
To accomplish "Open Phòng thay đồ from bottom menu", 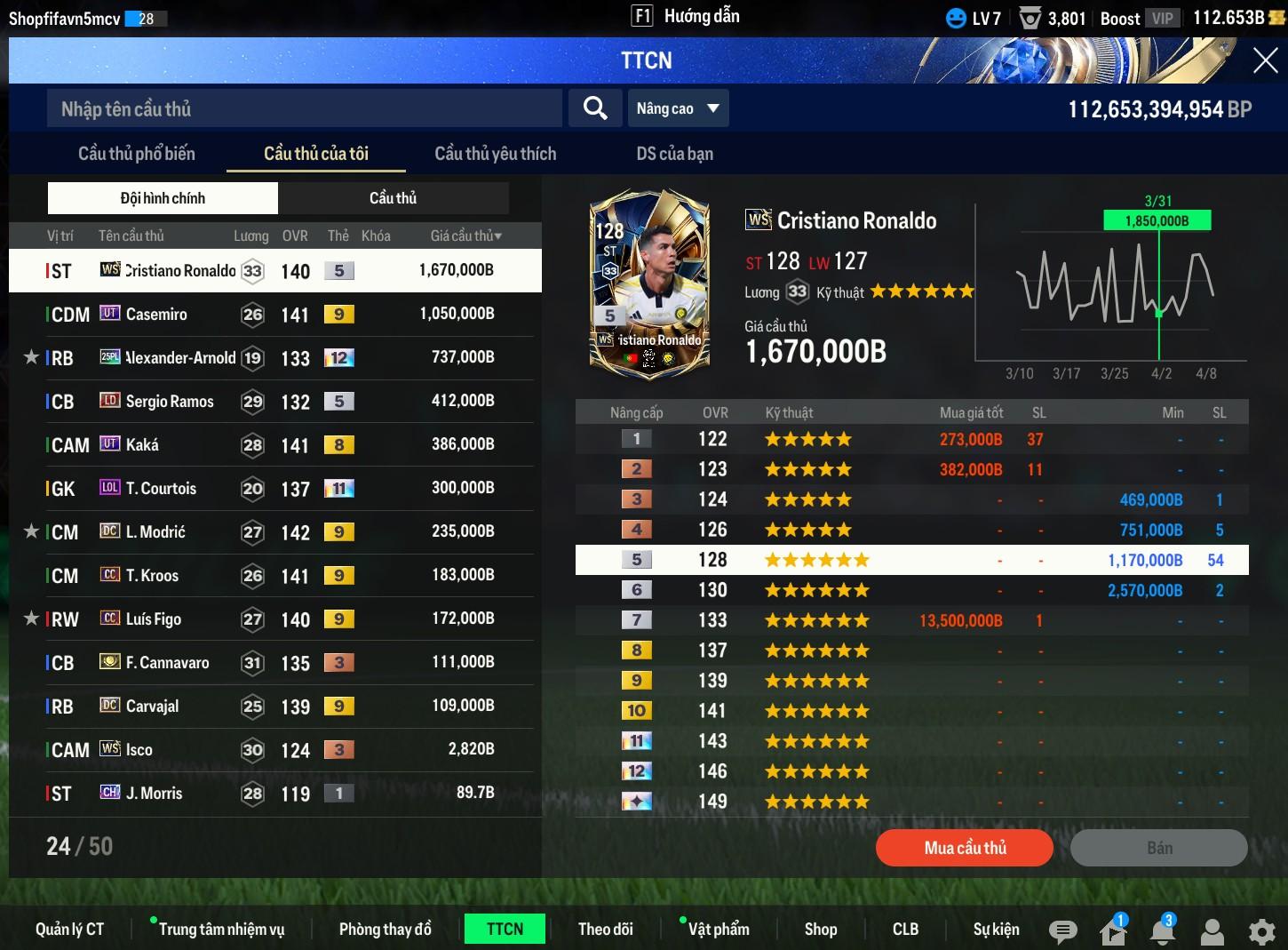I will [x=385, y=929].
